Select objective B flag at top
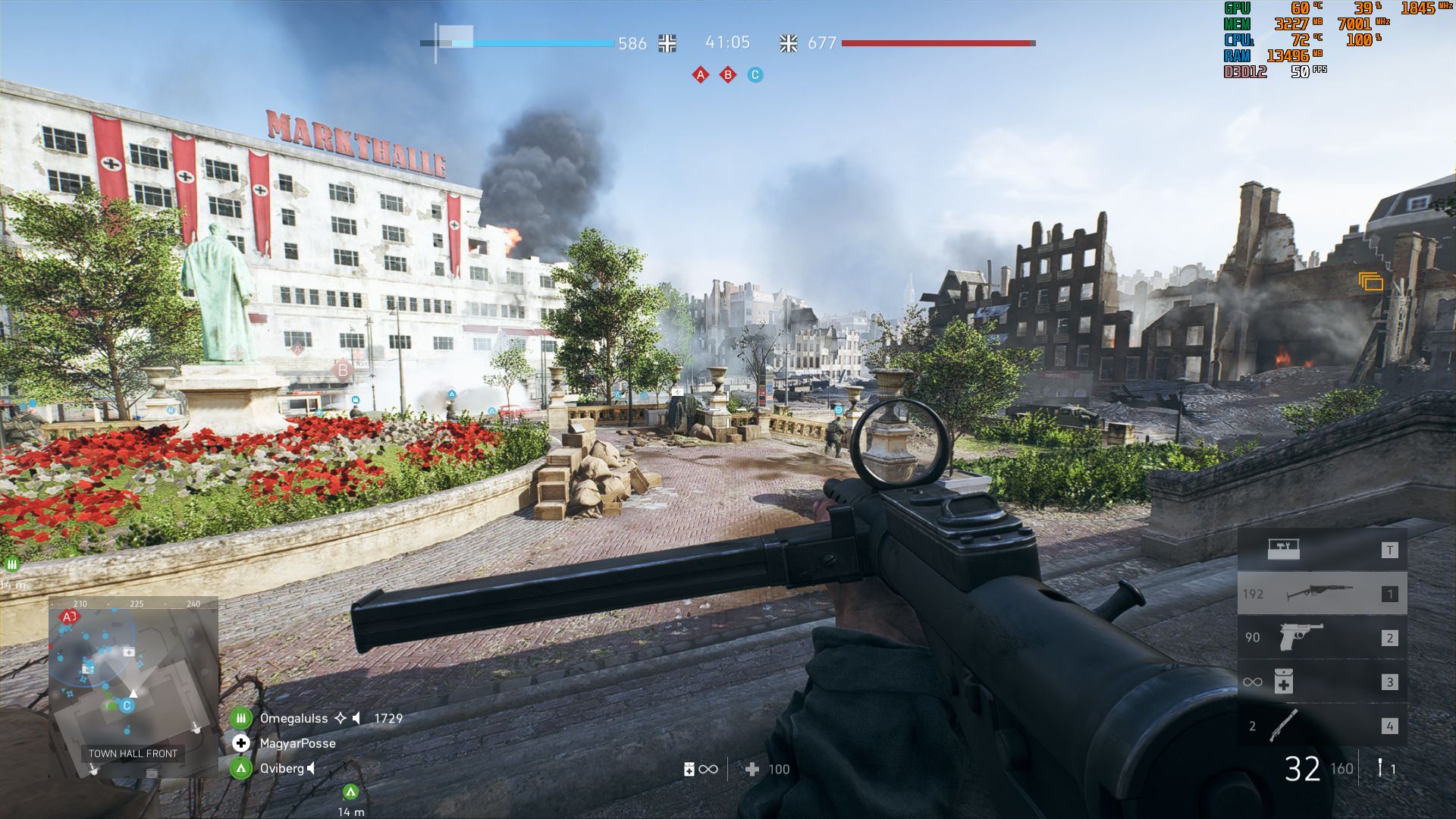Viewport: 1456px width, 819px height. point(728,75)
